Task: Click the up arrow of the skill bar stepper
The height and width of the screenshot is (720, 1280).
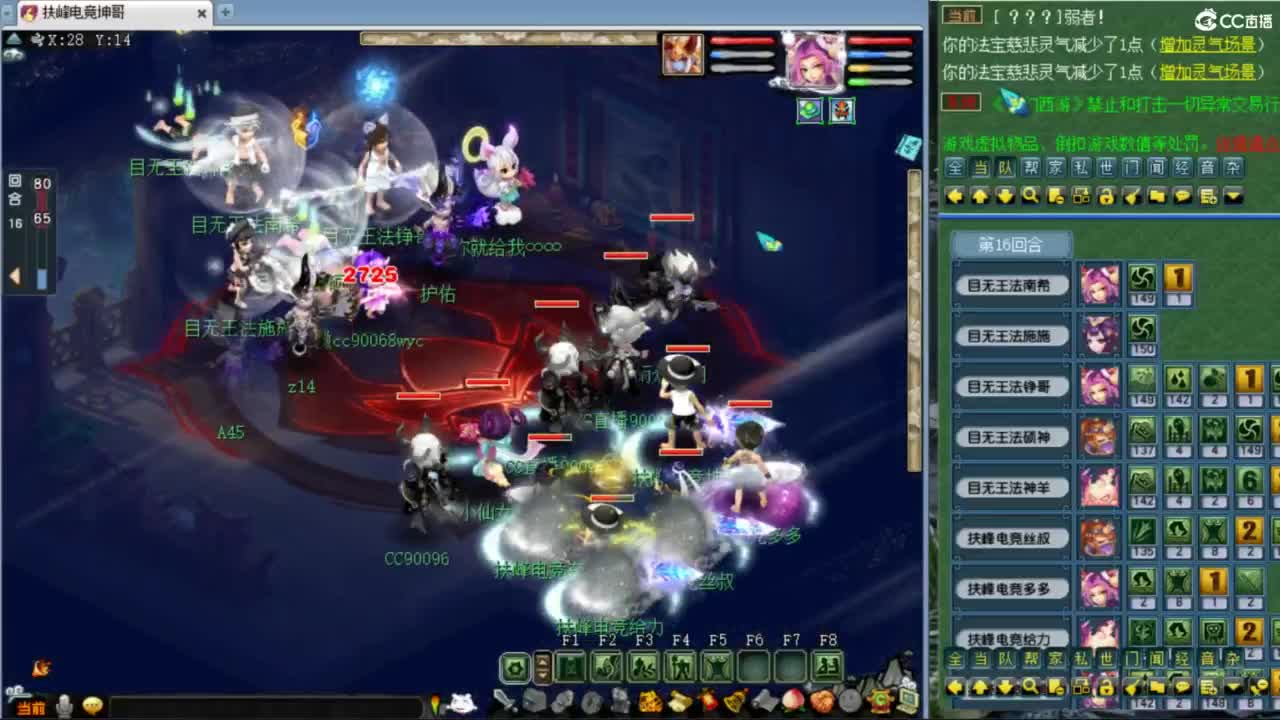Action: point(543,660)
